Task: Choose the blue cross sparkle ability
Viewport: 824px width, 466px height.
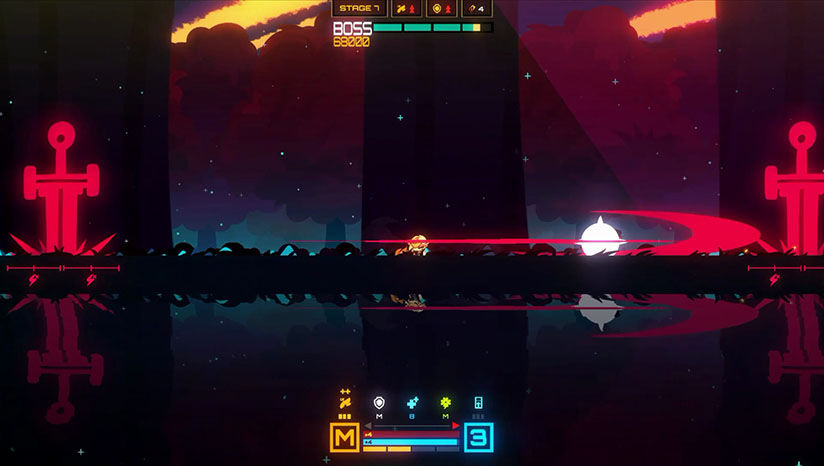Action: point(412,402)
